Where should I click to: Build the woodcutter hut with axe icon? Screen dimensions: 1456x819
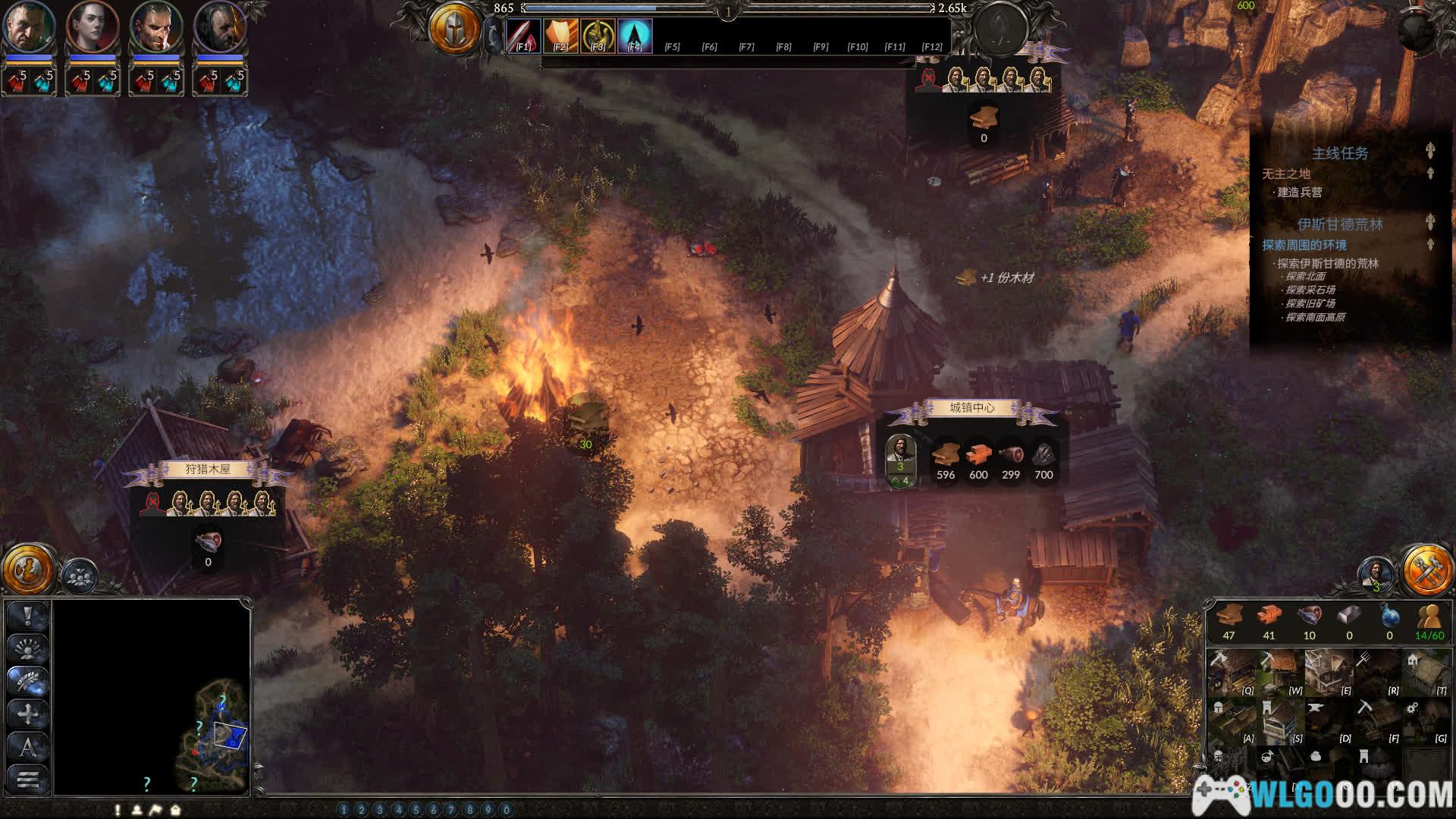pos(1232,673)
